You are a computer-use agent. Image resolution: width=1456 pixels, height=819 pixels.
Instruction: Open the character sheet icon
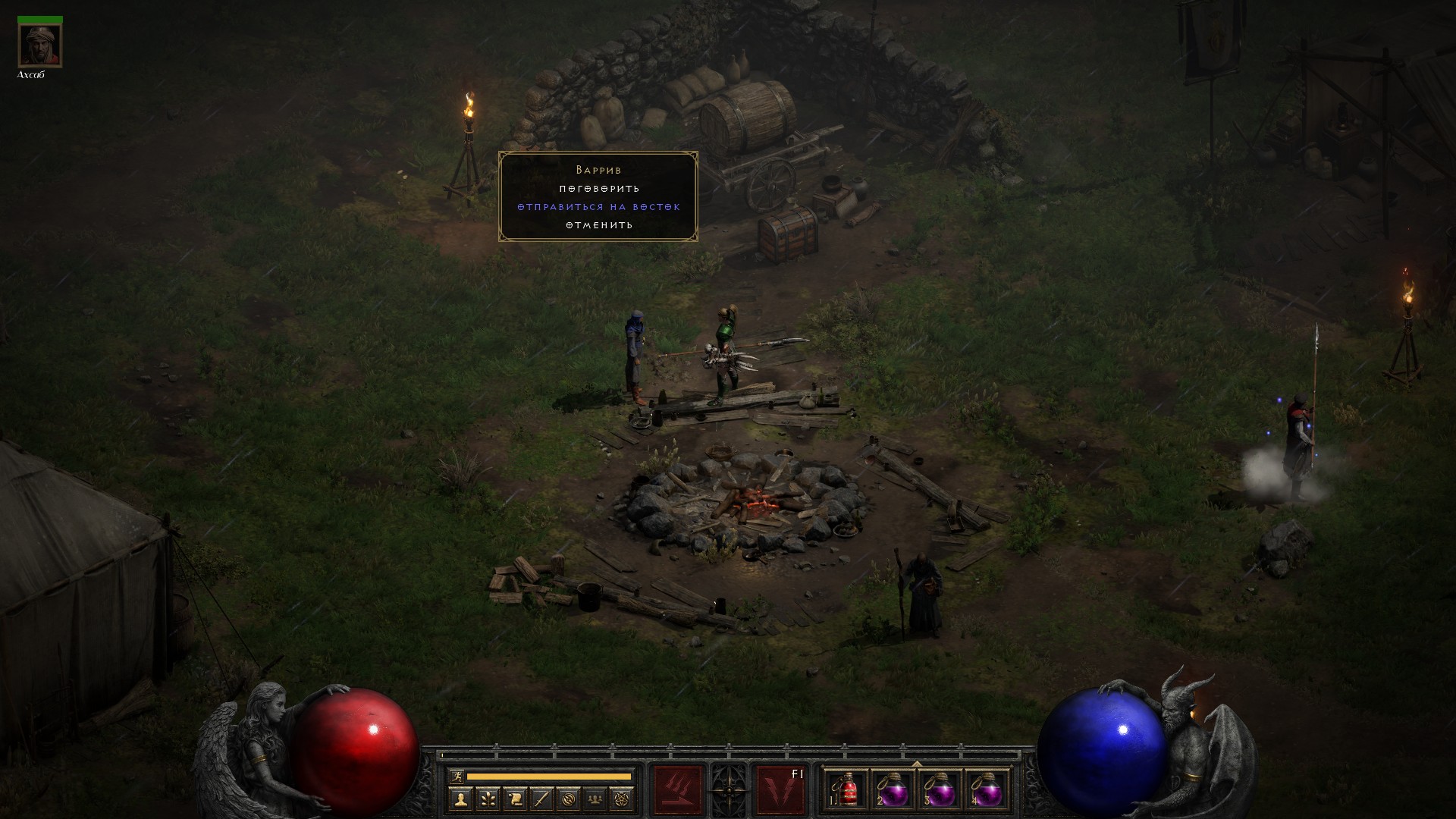460,799
